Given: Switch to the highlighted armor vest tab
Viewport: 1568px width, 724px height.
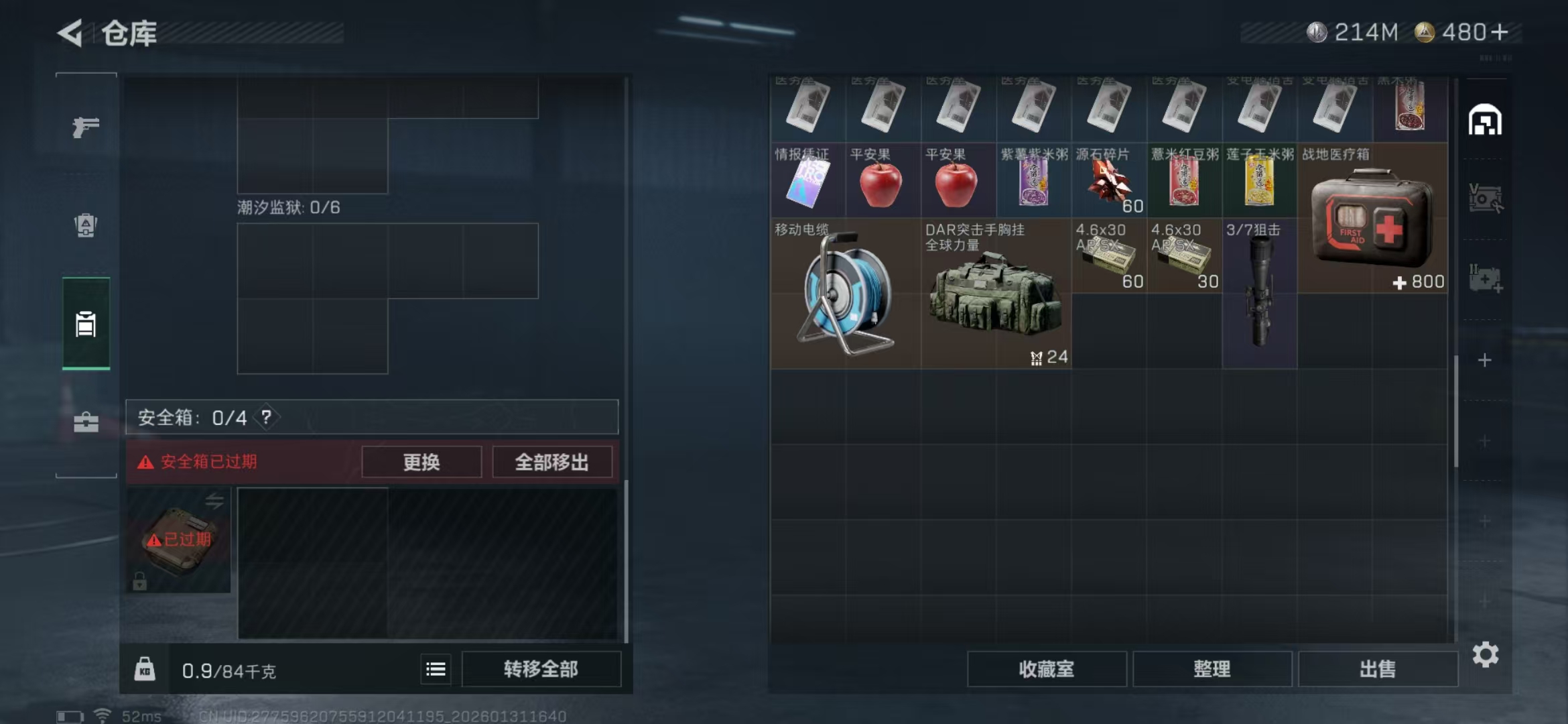Looking at the screenshot, I should click(x=86, y=324).
